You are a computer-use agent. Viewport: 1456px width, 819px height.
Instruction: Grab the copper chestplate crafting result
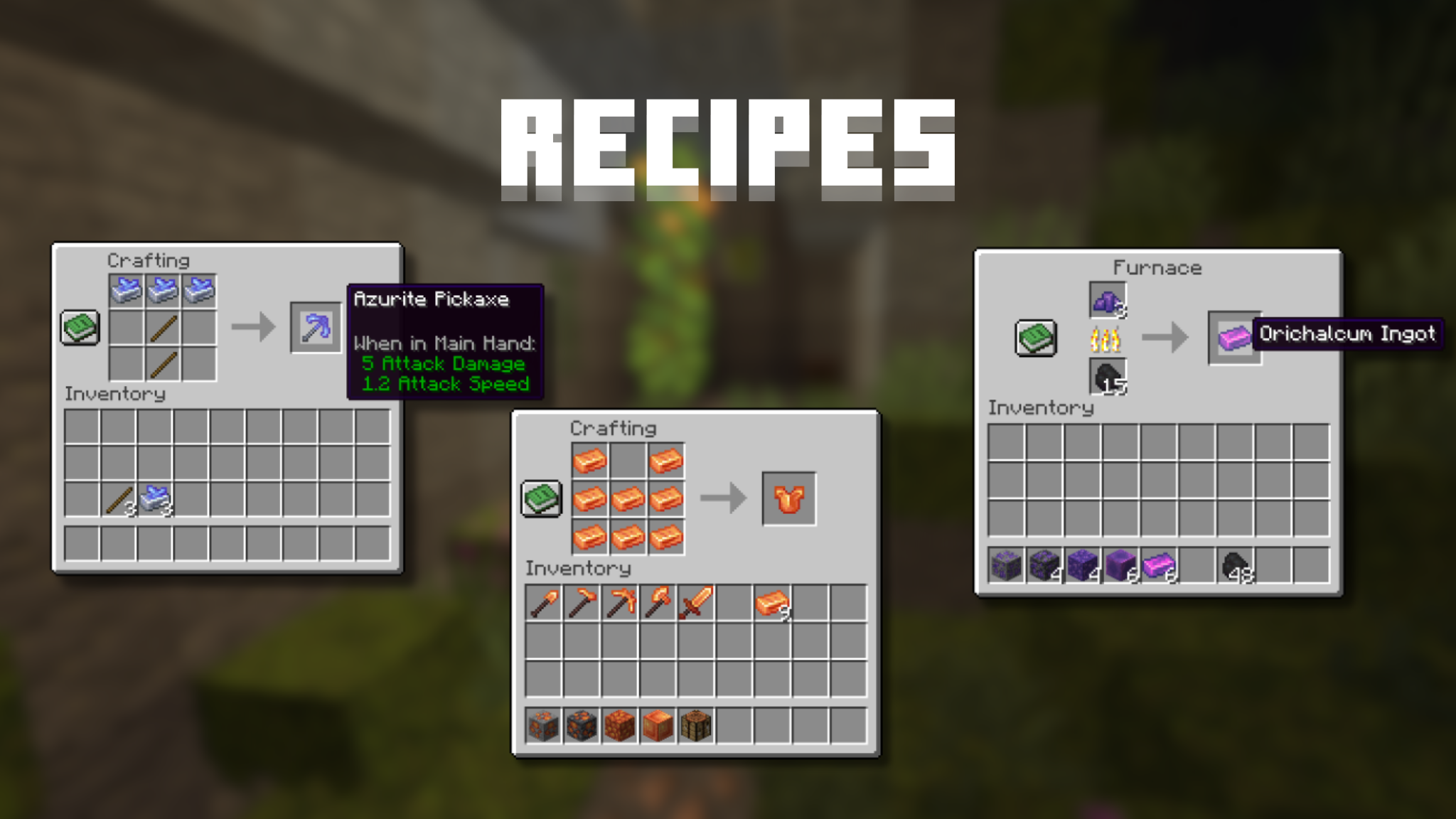(789, 498)
